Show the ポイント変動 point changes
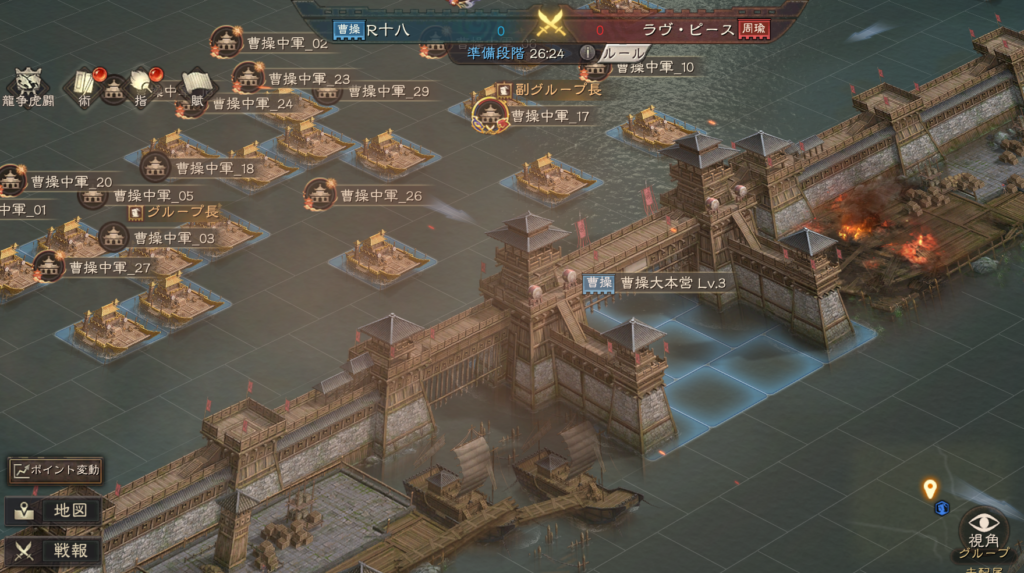1024x573 pixels. point(56,469)
